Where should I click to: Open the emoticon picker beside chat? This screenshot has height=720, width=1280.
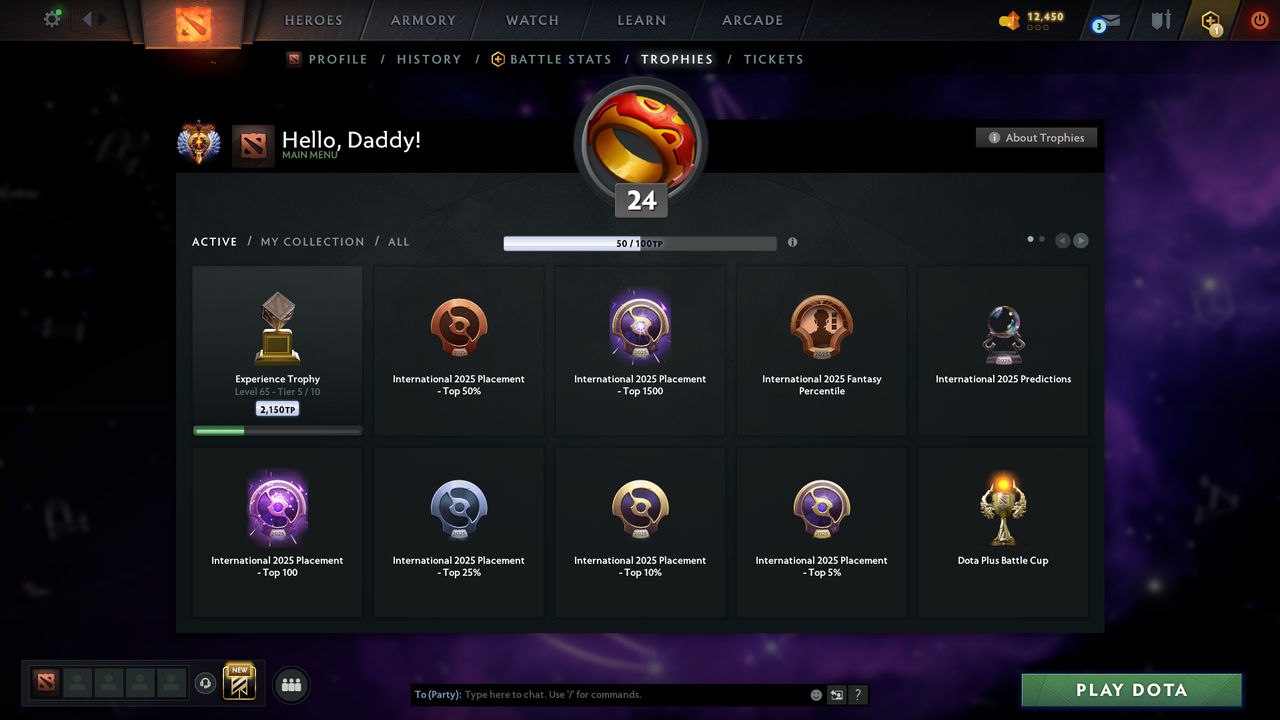click(815, 694)
